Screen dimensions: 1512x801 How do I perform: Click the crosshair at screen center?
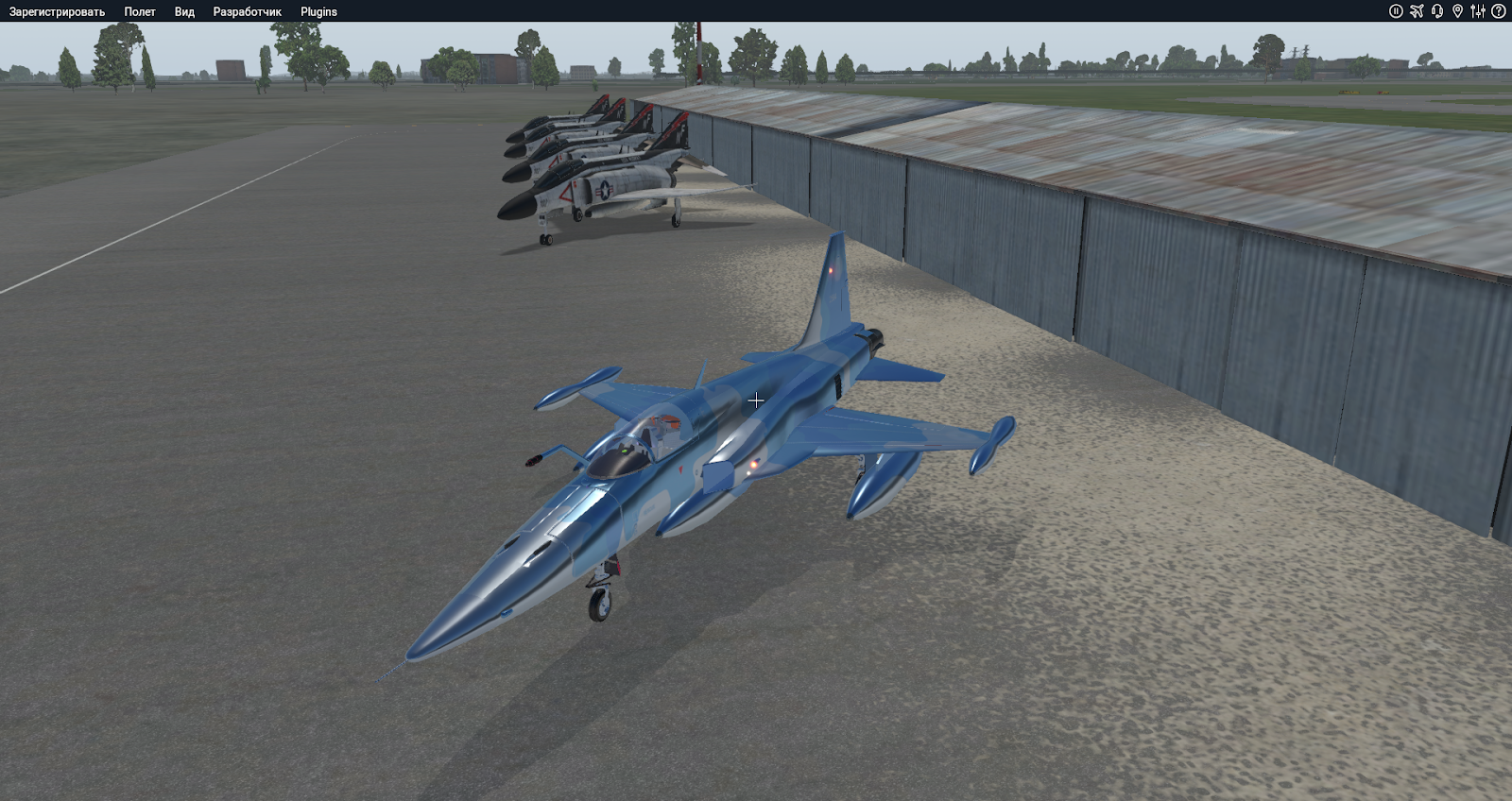coord(756,400)
